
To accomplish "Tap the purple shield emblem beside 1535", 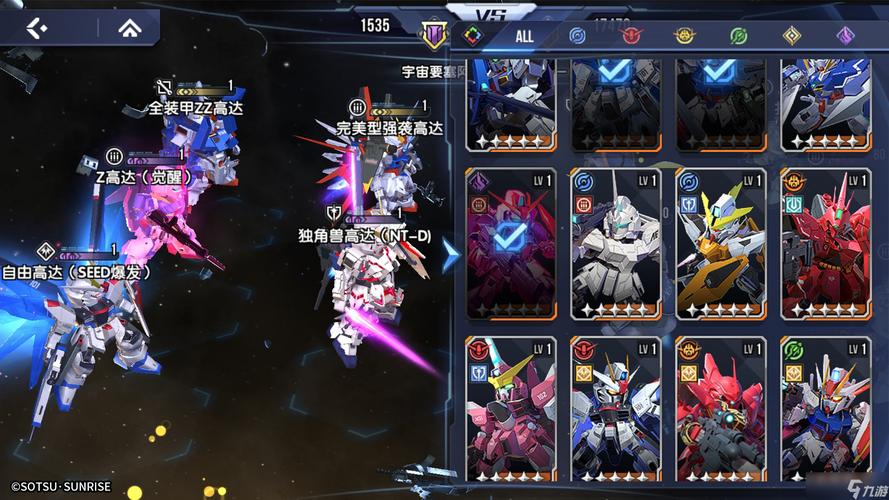I will [434, 34].
